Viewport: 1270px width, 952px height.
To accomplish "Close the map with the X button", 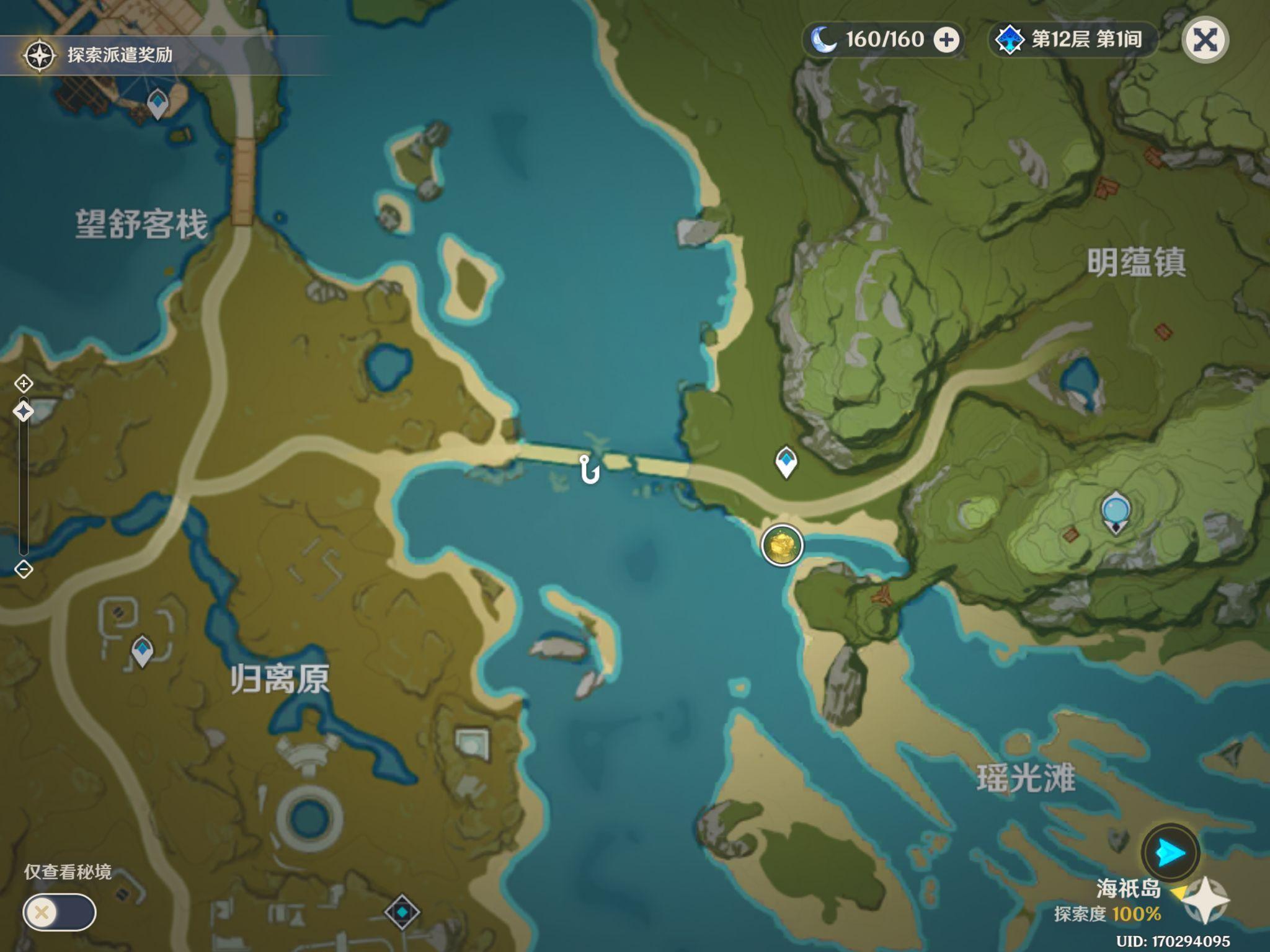I will pyautogui.click(x=1205, y=40).
